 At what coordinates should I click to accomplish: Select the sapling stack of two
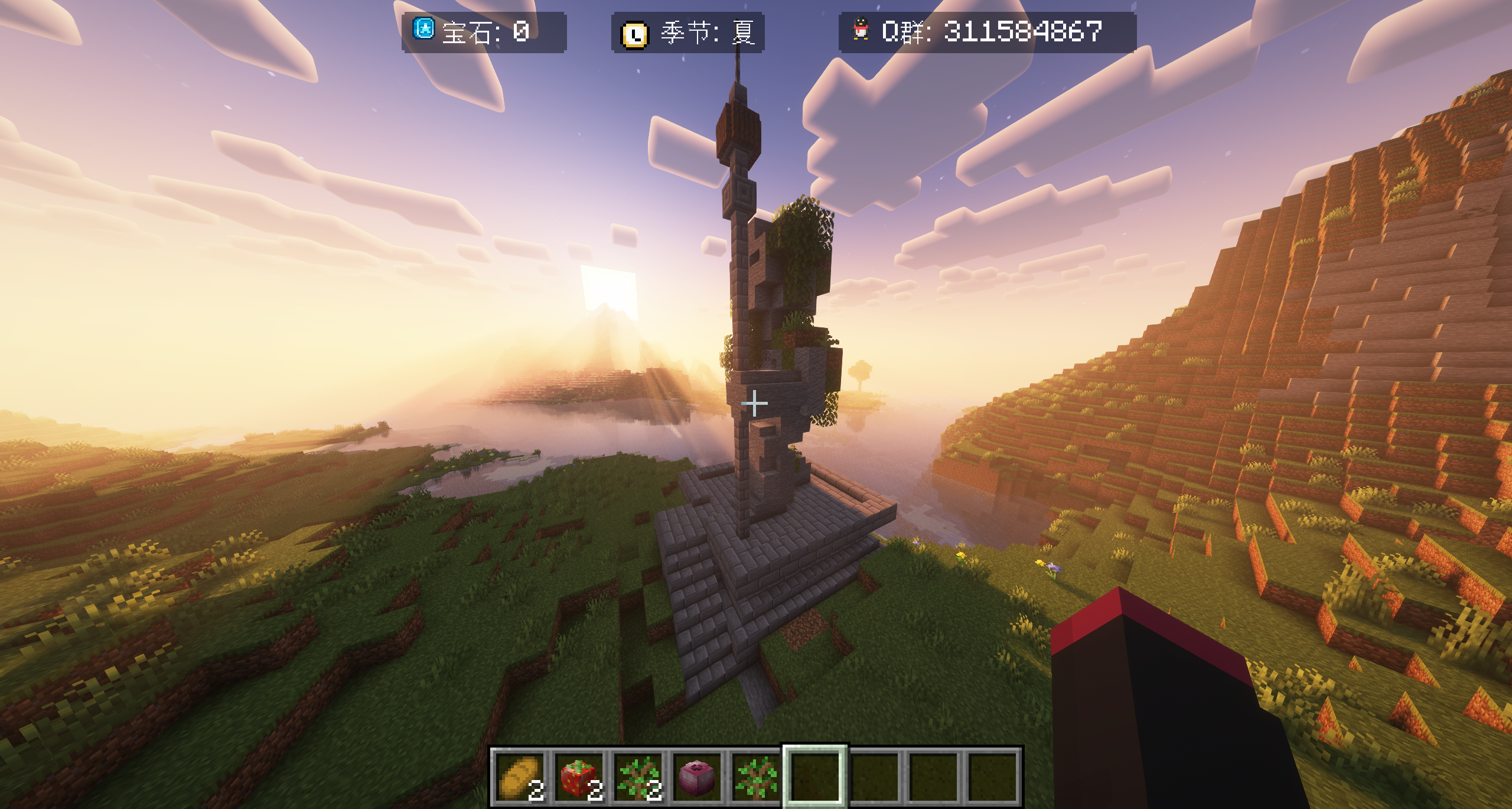tap(638, 778)
